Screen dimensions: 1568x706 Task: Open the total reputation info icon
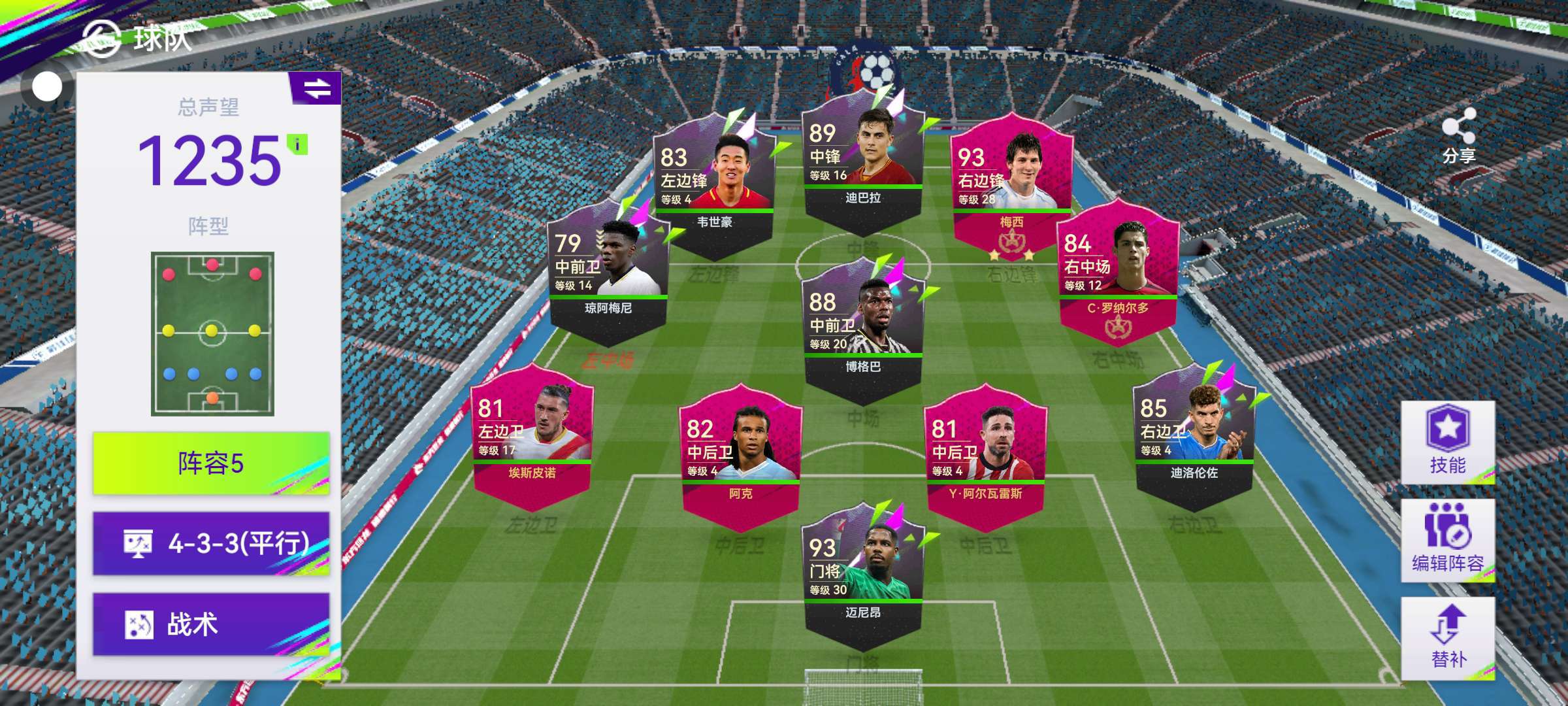coord(297,144)
